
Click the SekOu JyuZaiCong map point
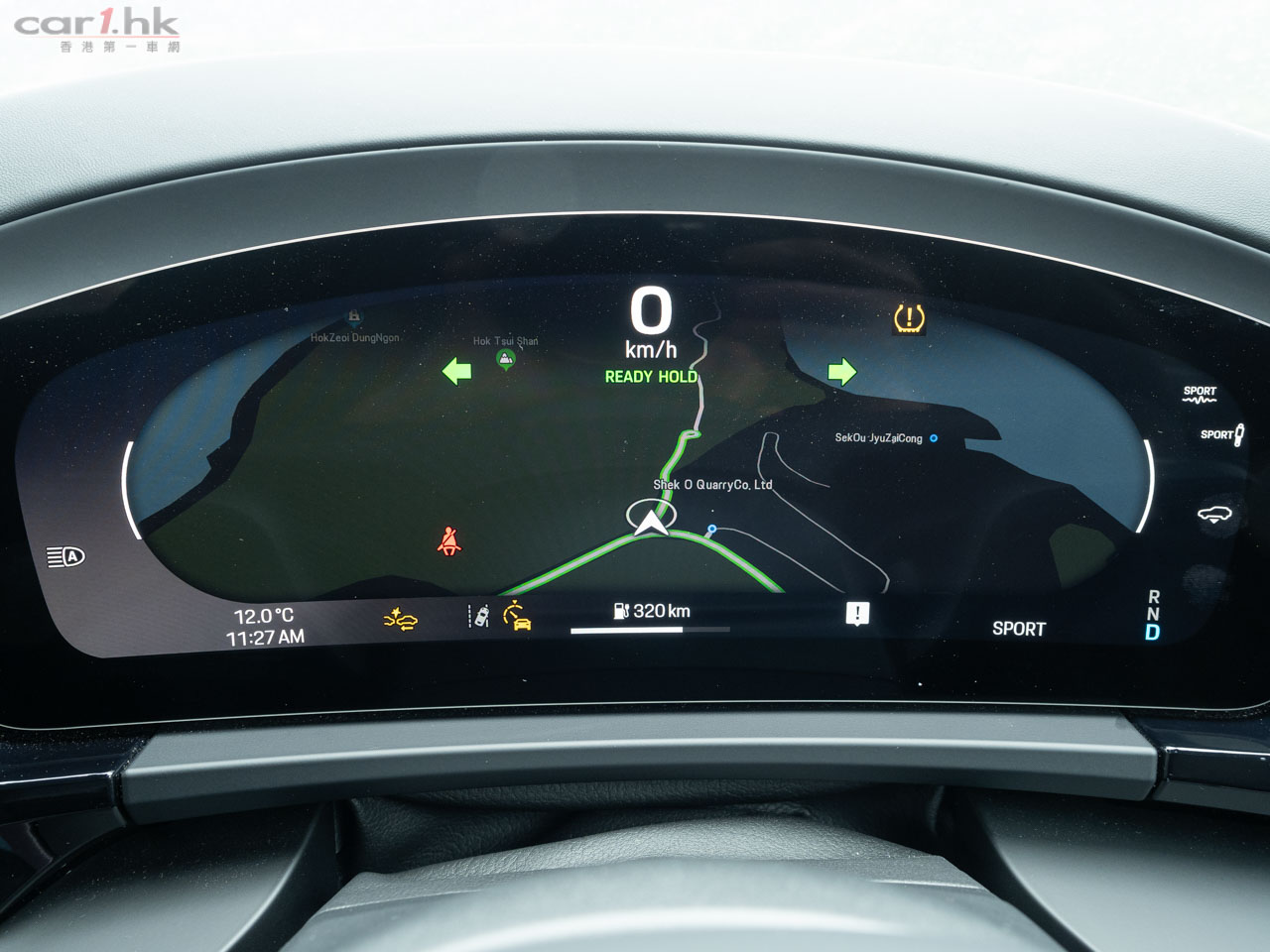[x=933, y=438]
